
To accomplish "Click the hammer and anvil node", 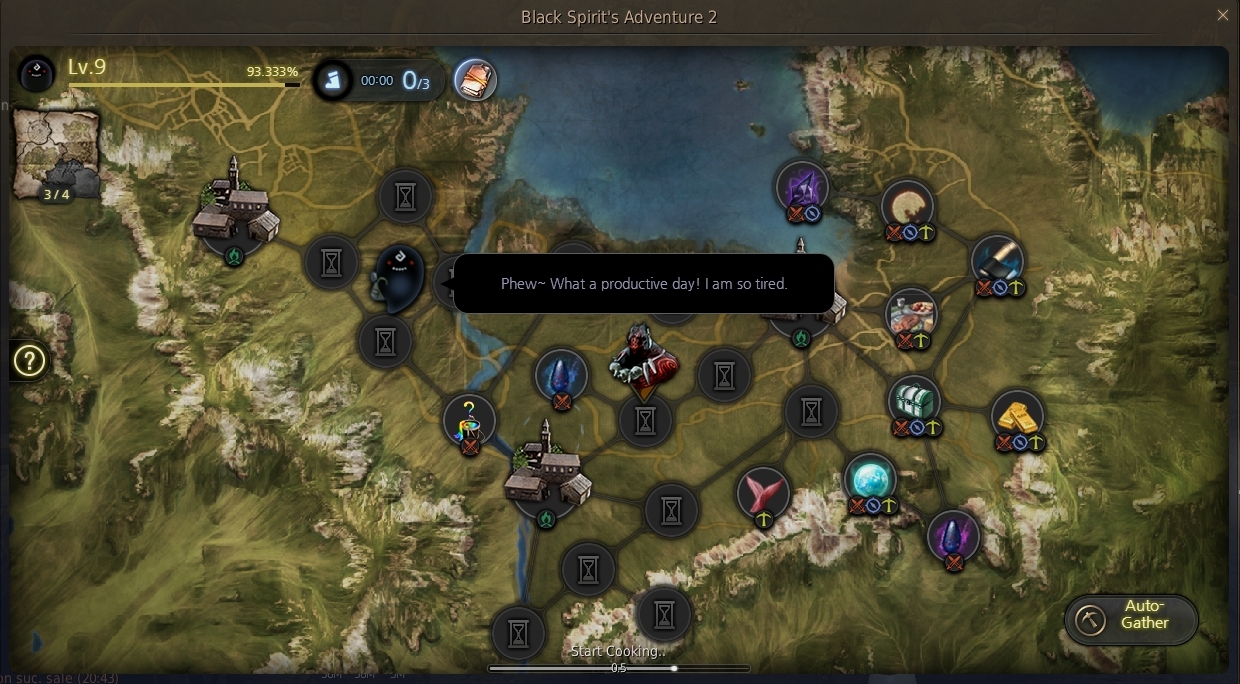I will point(997,260).
